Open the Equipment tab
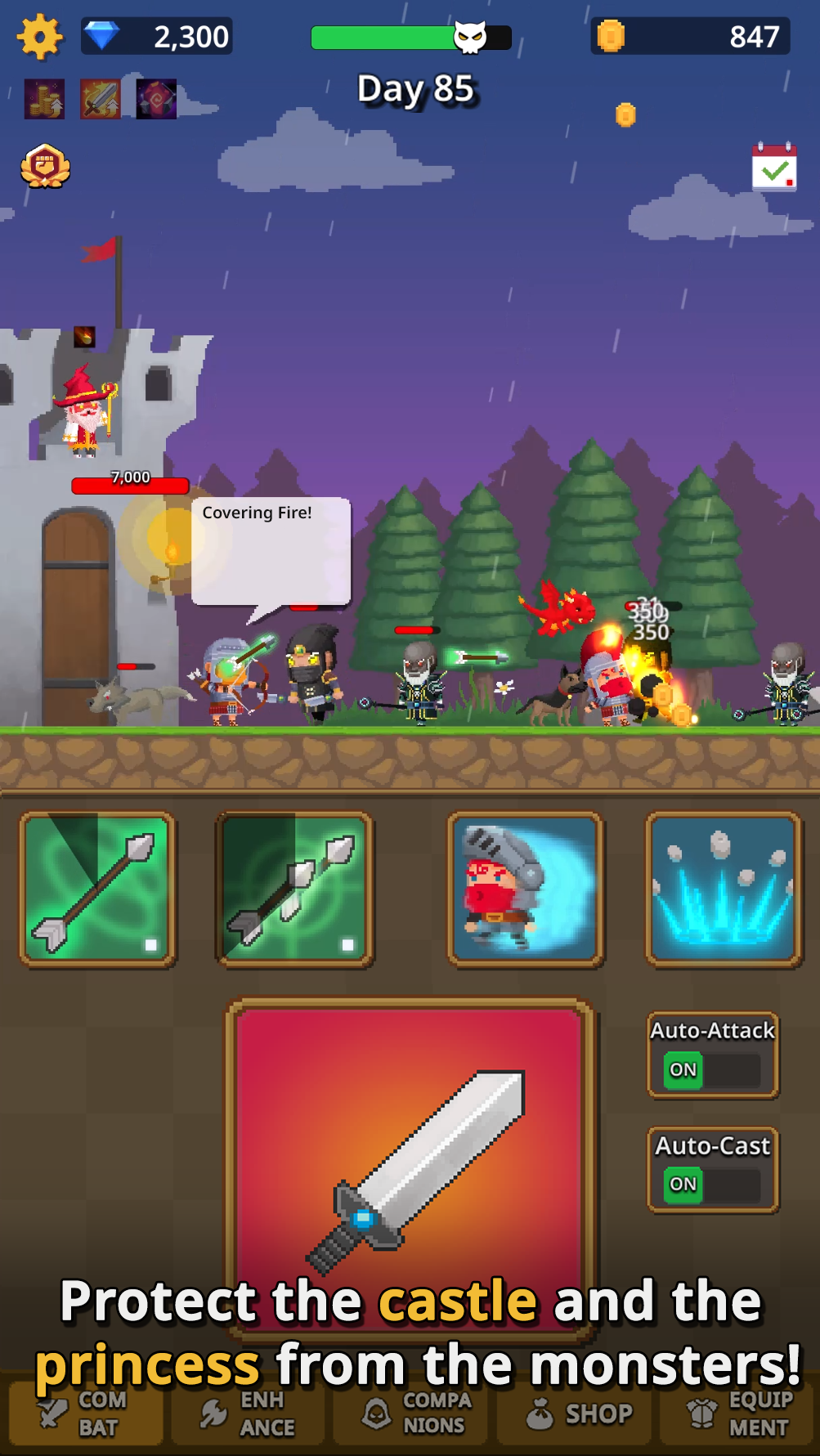The height and width of the screenshot is (1456, 820). (738, 1413)
